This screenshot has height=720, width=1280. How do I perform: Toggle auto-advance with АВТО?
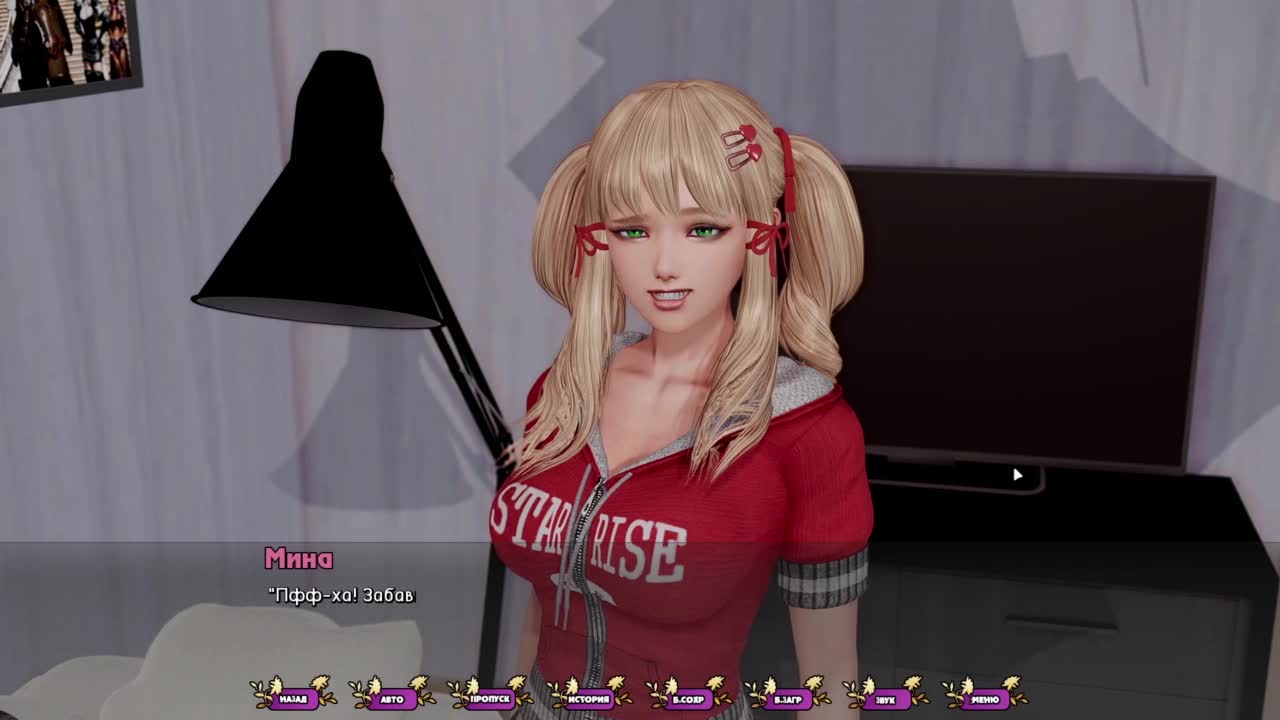392,699
